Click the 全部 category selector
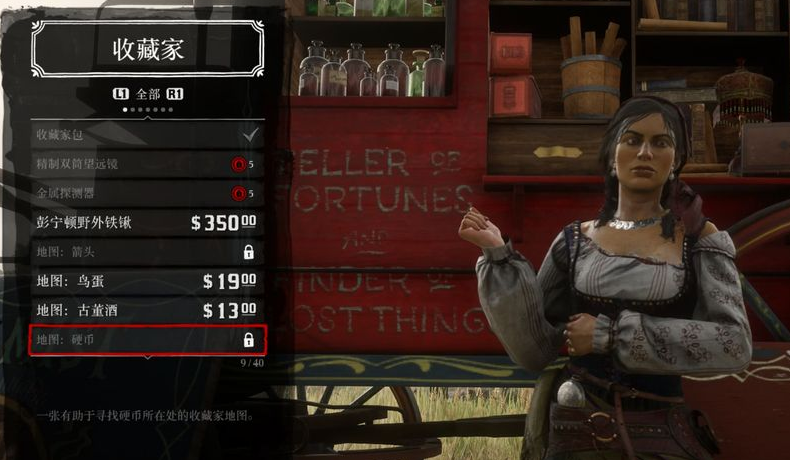Screen dimensions: 790x460 coord(148,94)
